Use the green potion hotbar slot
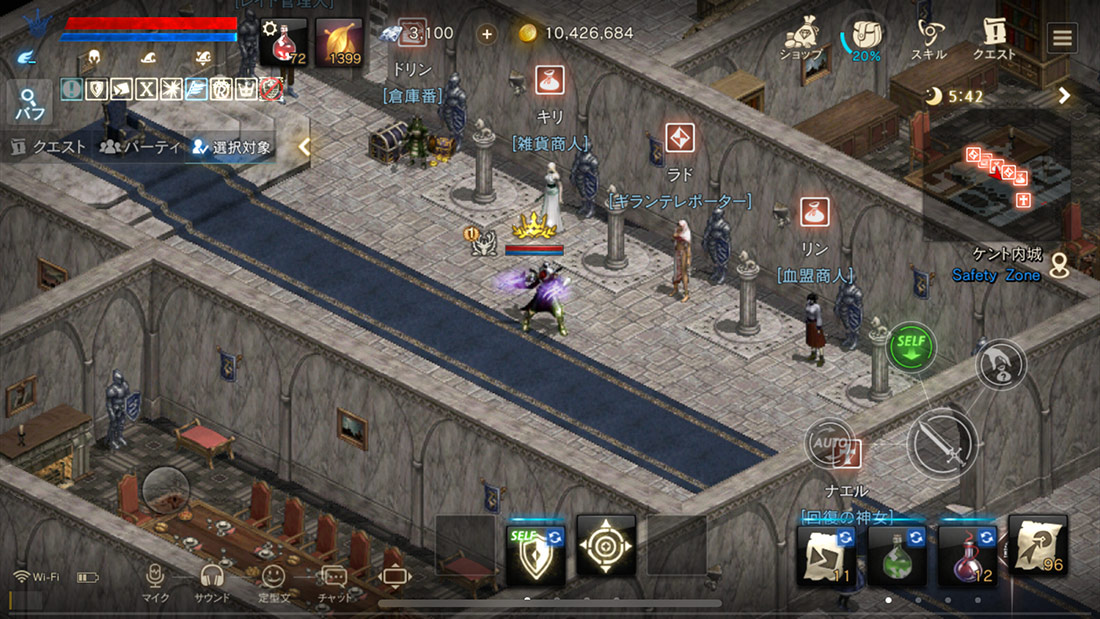 [x=897, y=553]
